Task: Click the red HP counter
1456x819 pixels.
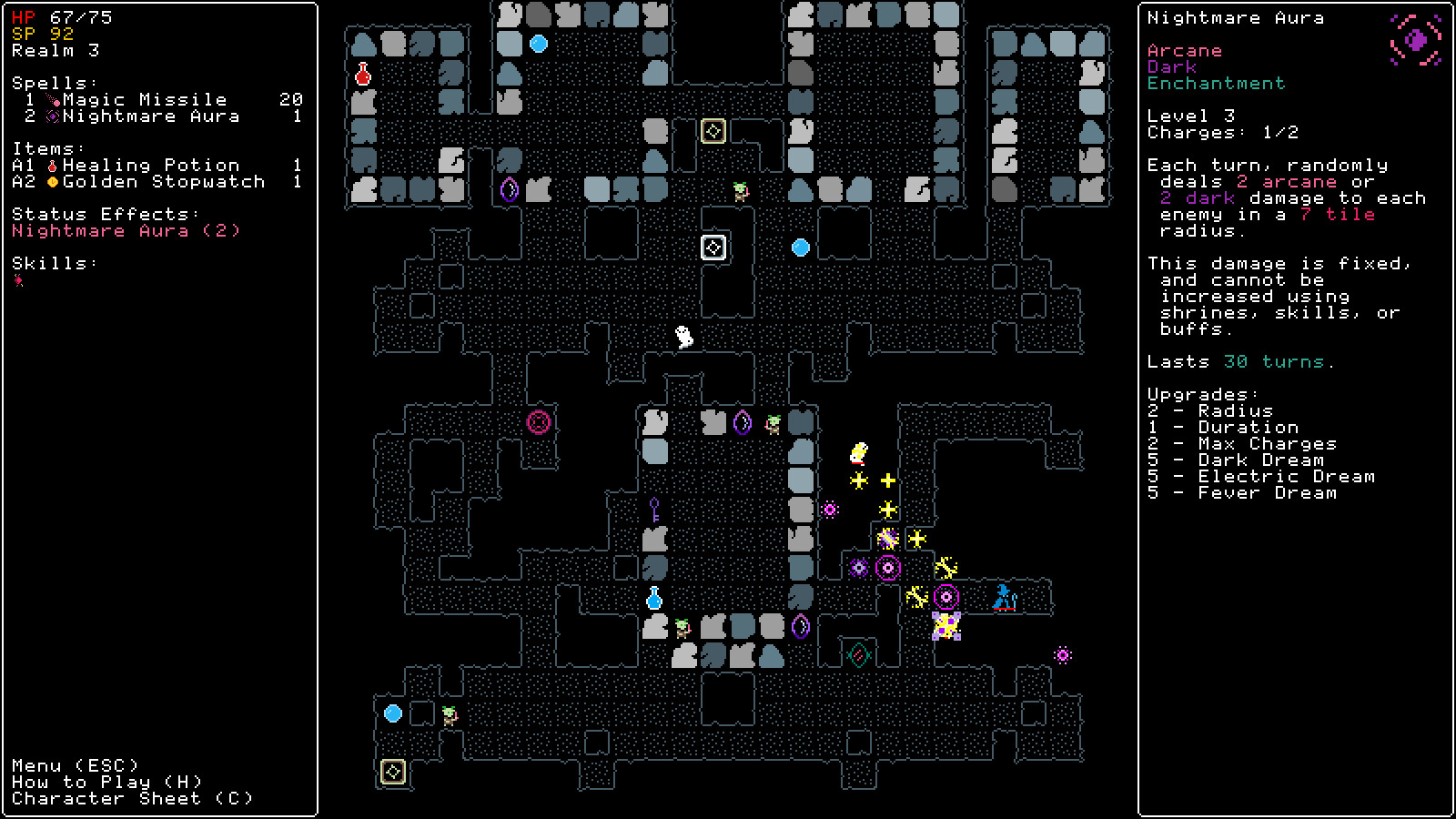Action: (25, 15)
